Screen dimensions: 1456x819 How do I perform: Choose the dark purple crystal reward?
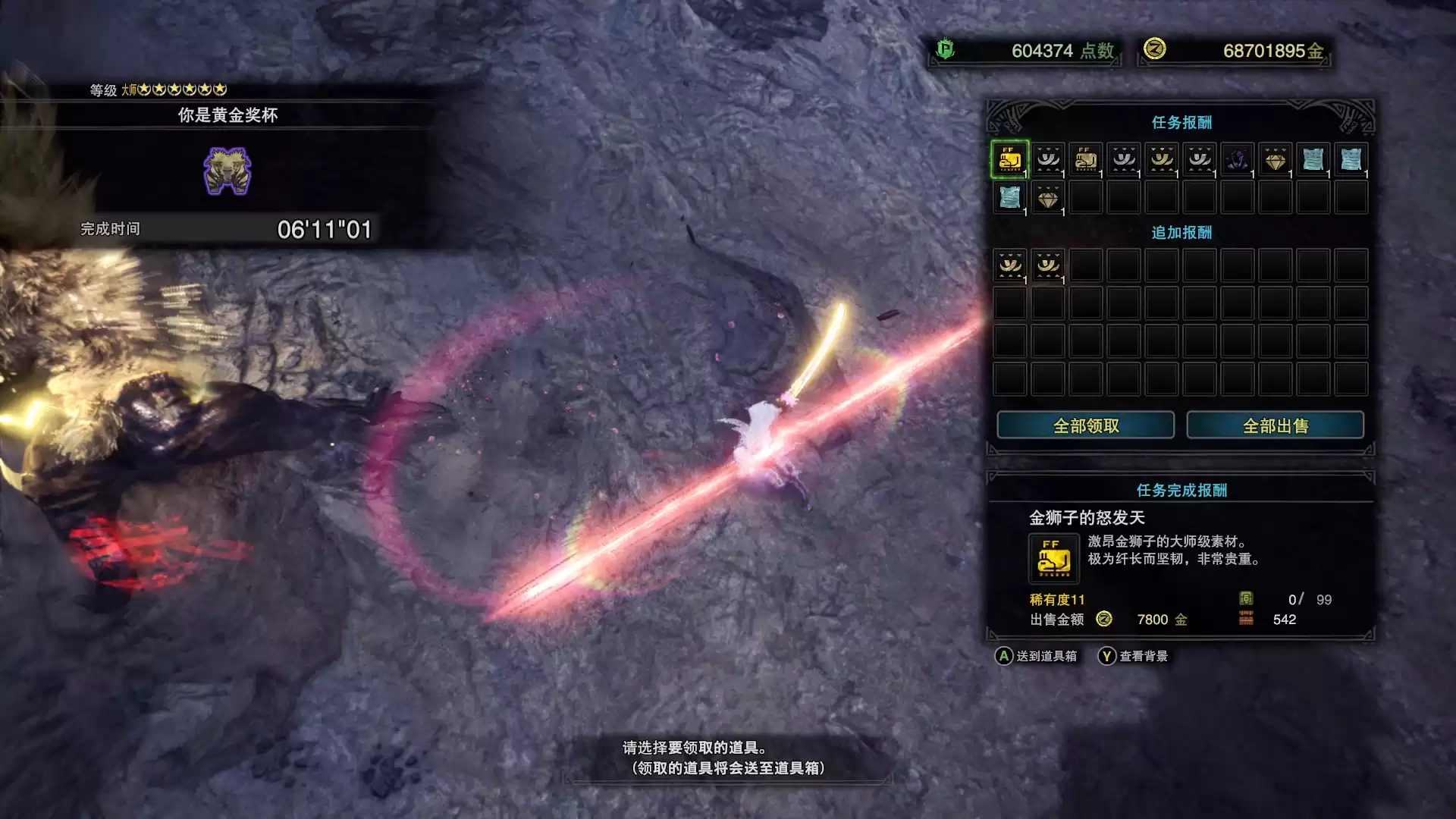(1237, 159)
